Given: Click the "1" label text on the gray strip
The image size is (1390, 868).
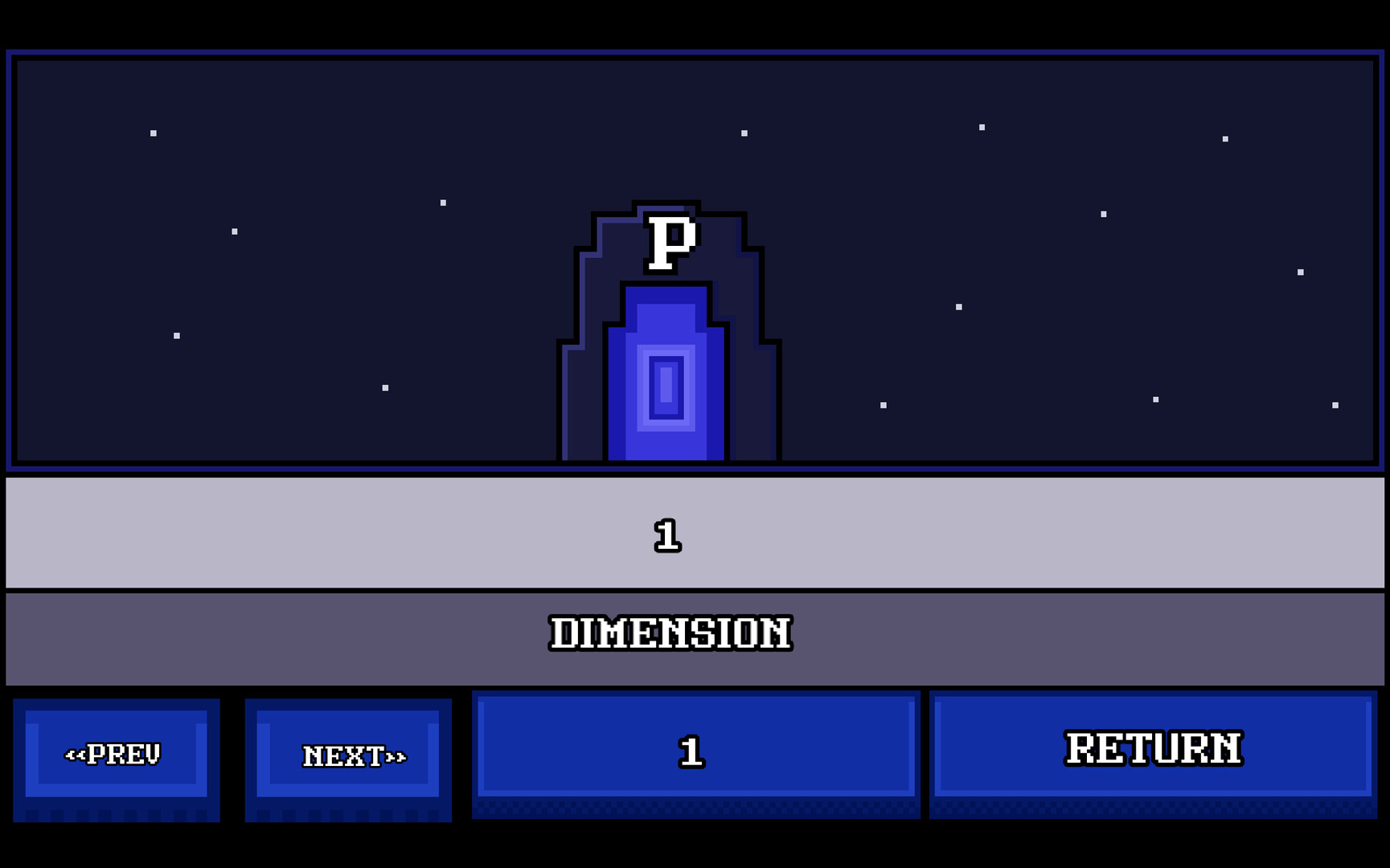Looking at the screenshot, I should 670,537.
